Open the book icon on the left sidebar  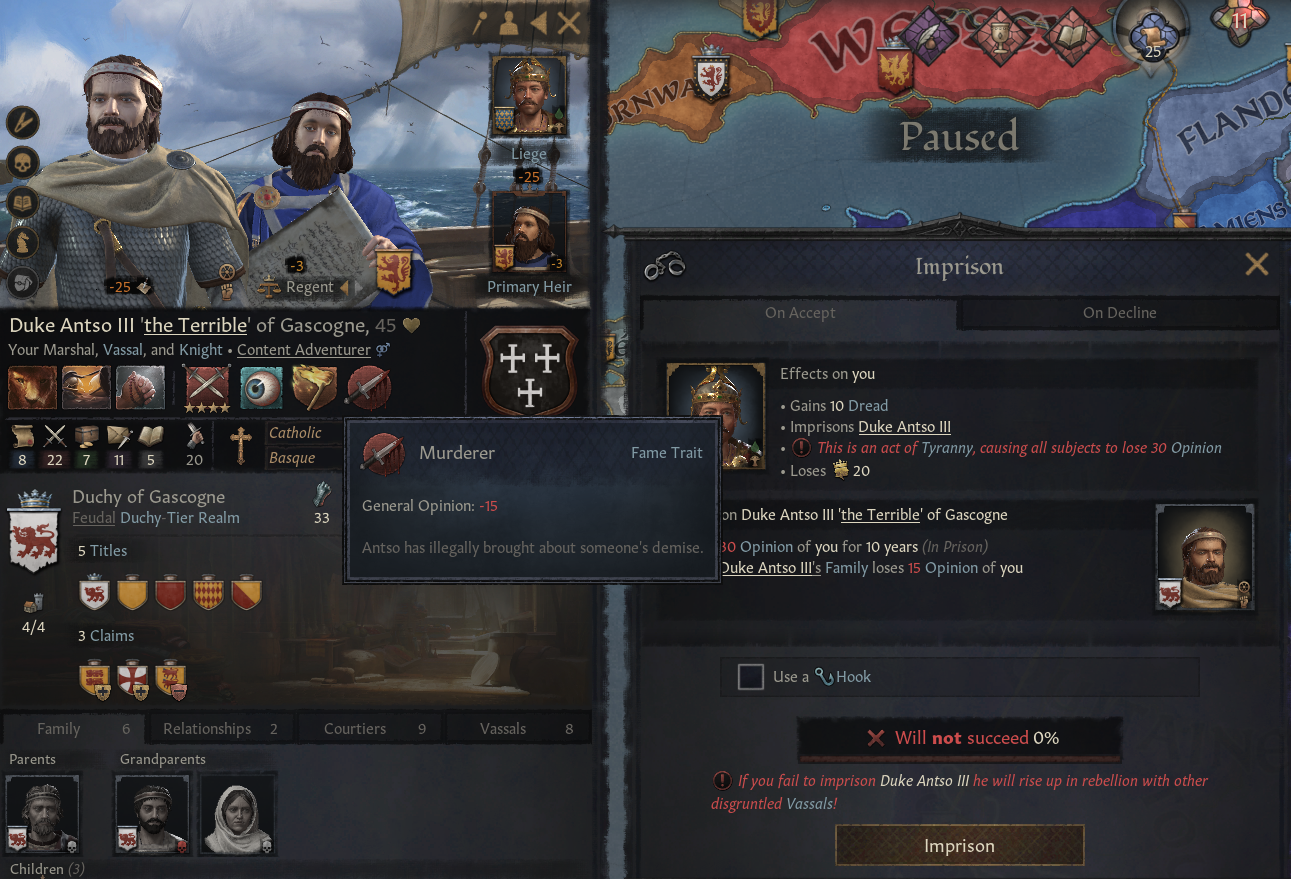point(22,202)
